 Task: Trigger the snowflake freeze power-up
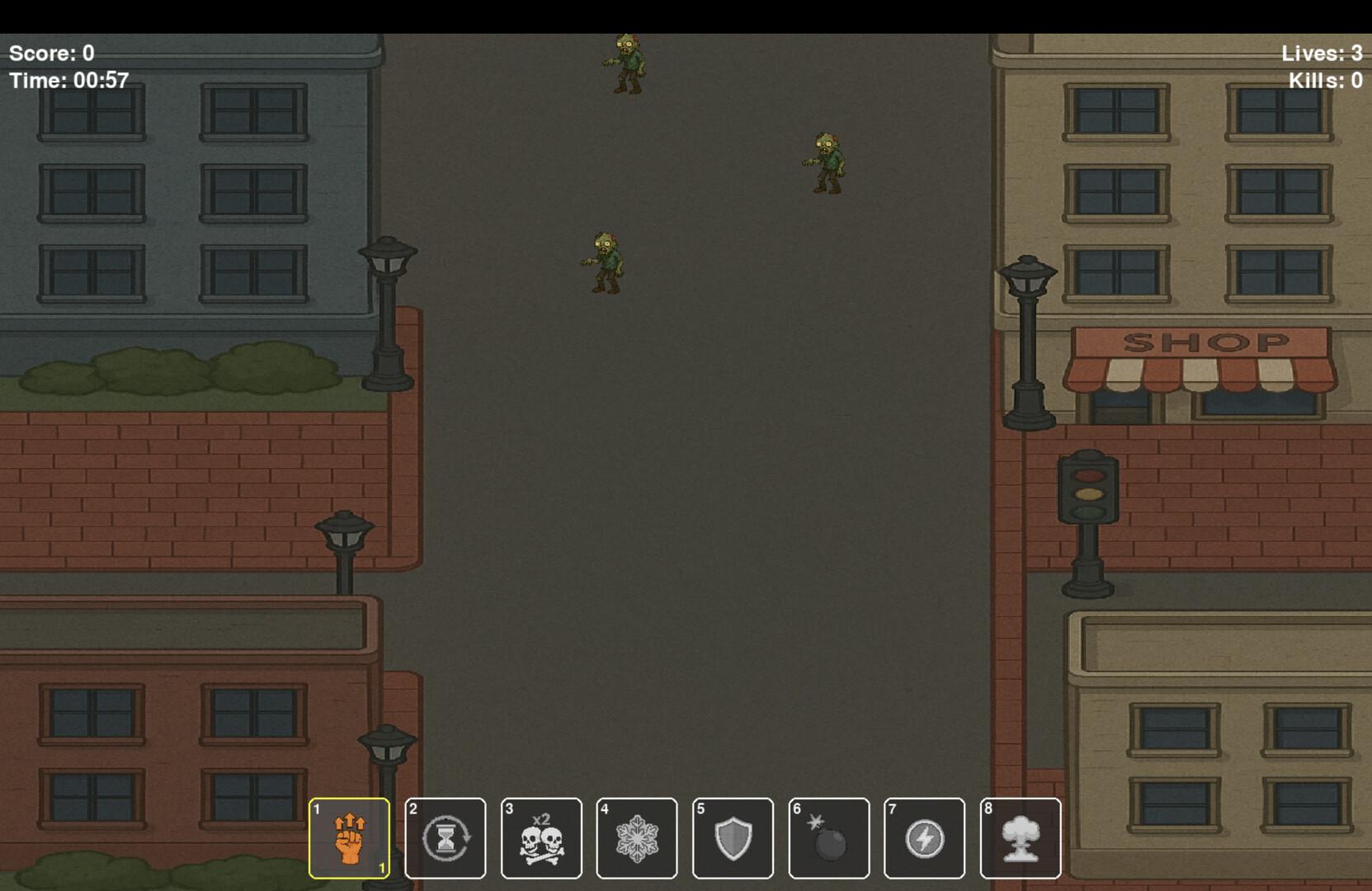637,837
